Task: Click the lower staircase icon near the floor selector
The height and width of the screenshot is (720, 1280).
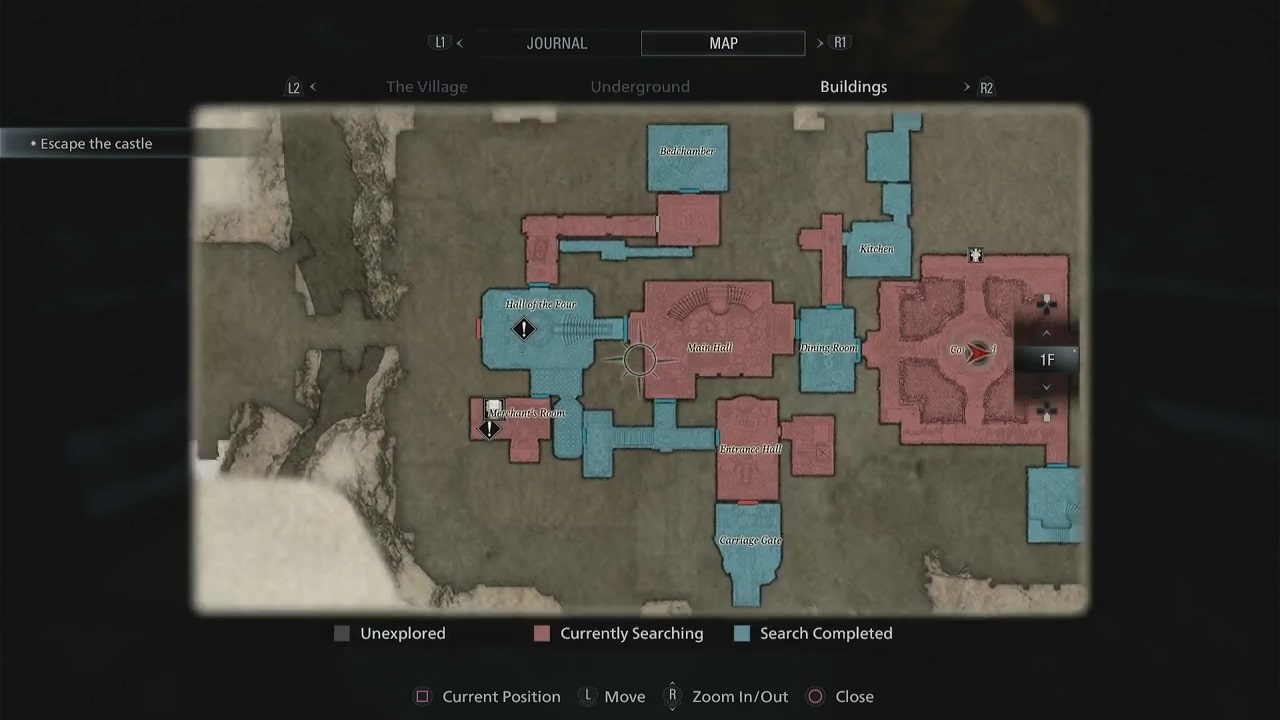Action: tap(1046, 411)
